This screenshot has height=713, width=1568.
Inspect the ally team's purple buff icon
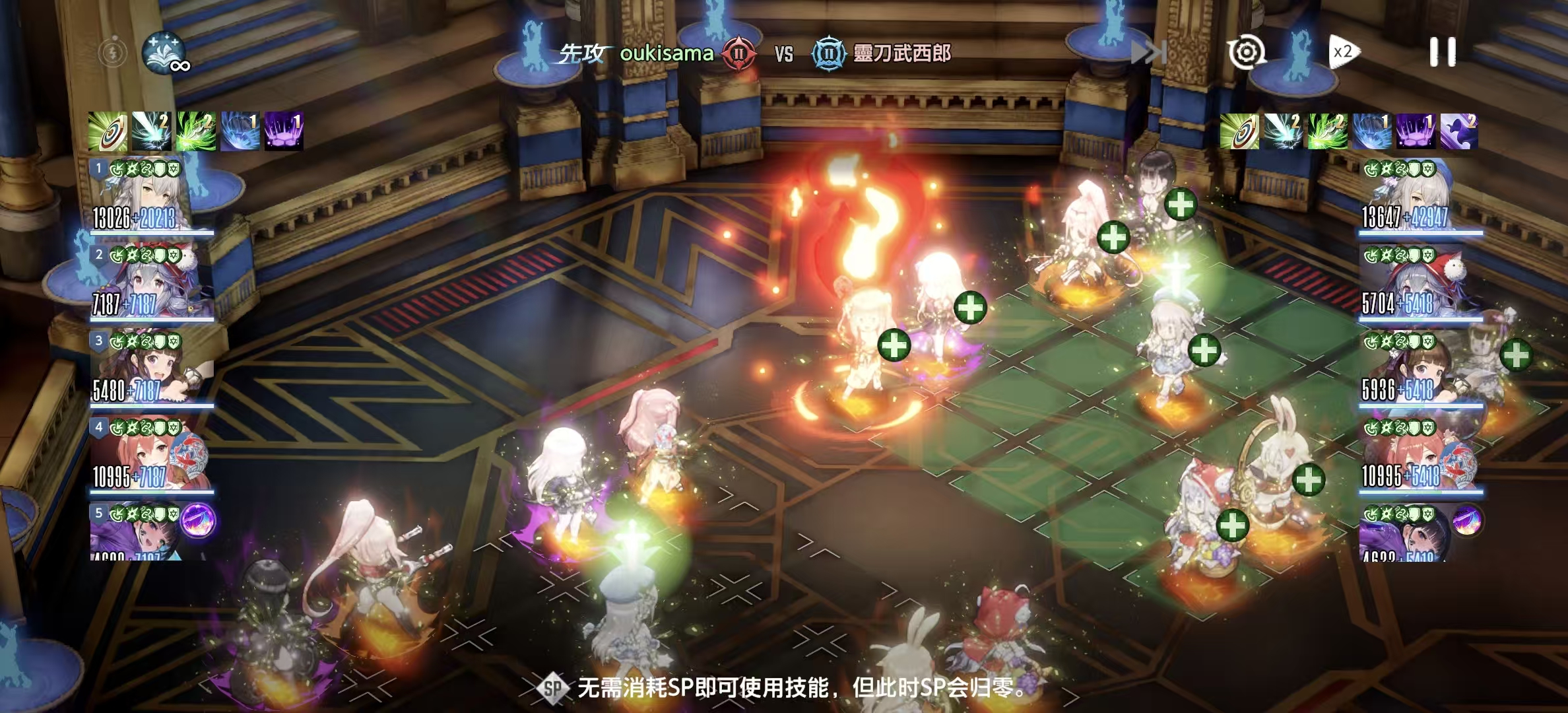pyautogui.click(x=284, y=131)
